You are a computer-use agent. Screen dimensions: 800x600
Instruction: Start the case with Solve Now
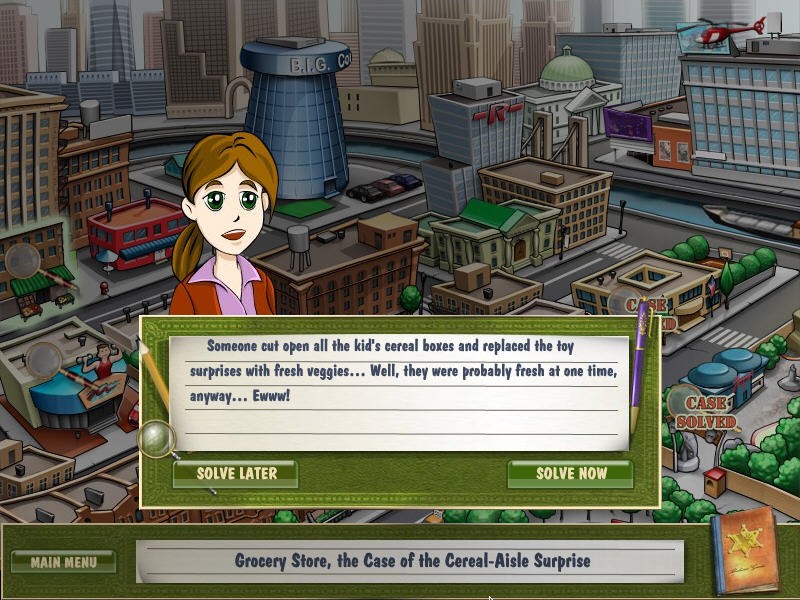pos(570,473)
